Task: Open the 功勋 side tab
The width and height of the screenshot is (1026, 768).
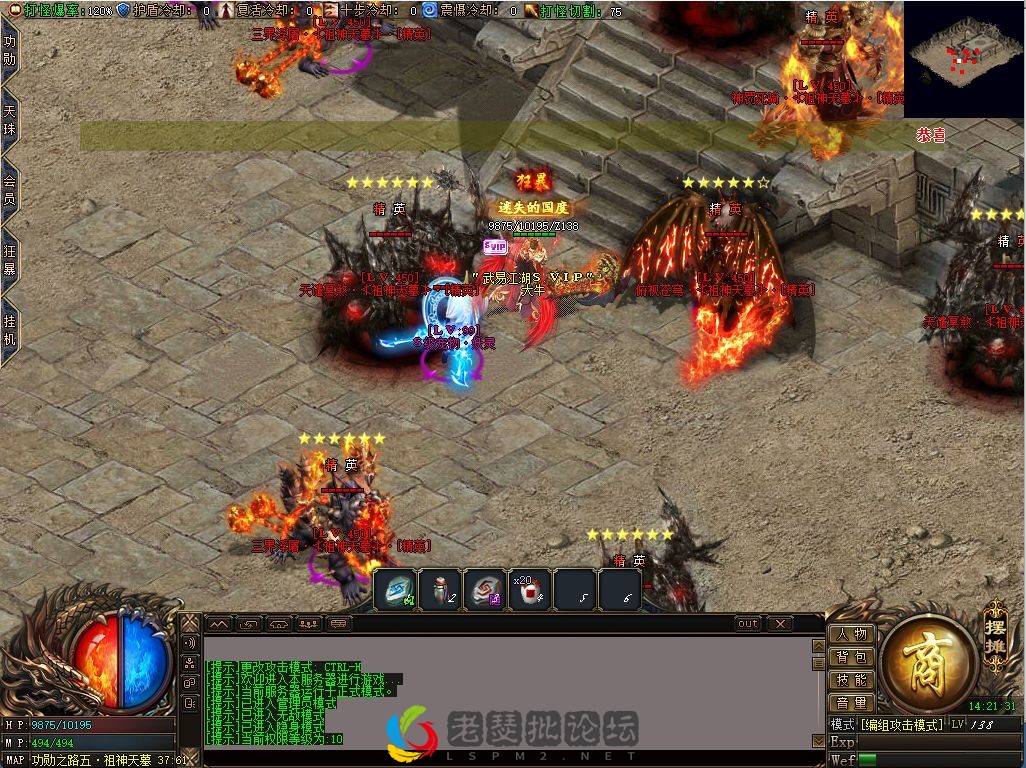Action: pos(9,51)
